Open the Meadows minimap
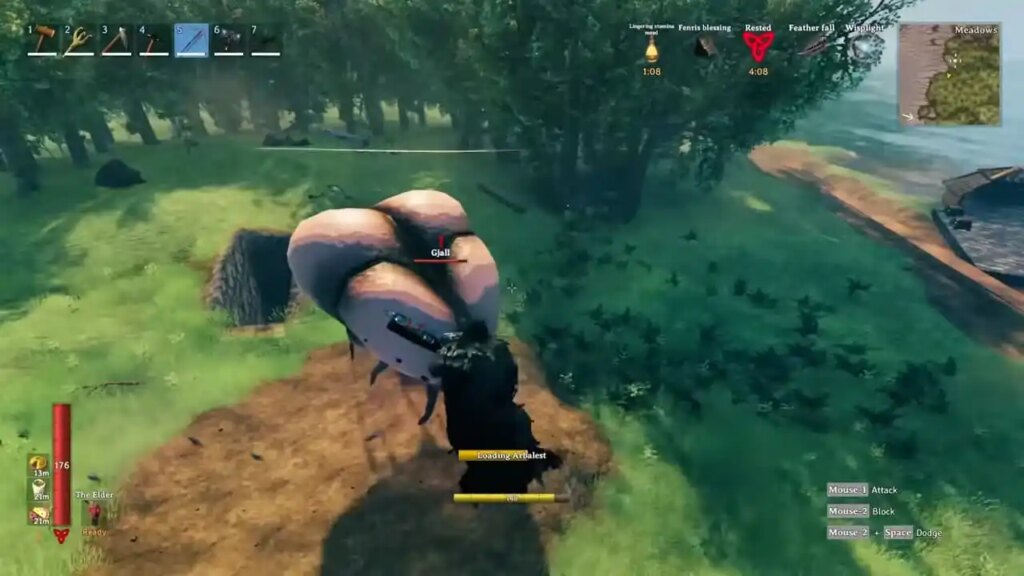This screenshot has width=1024, height=576. (949, 74)
